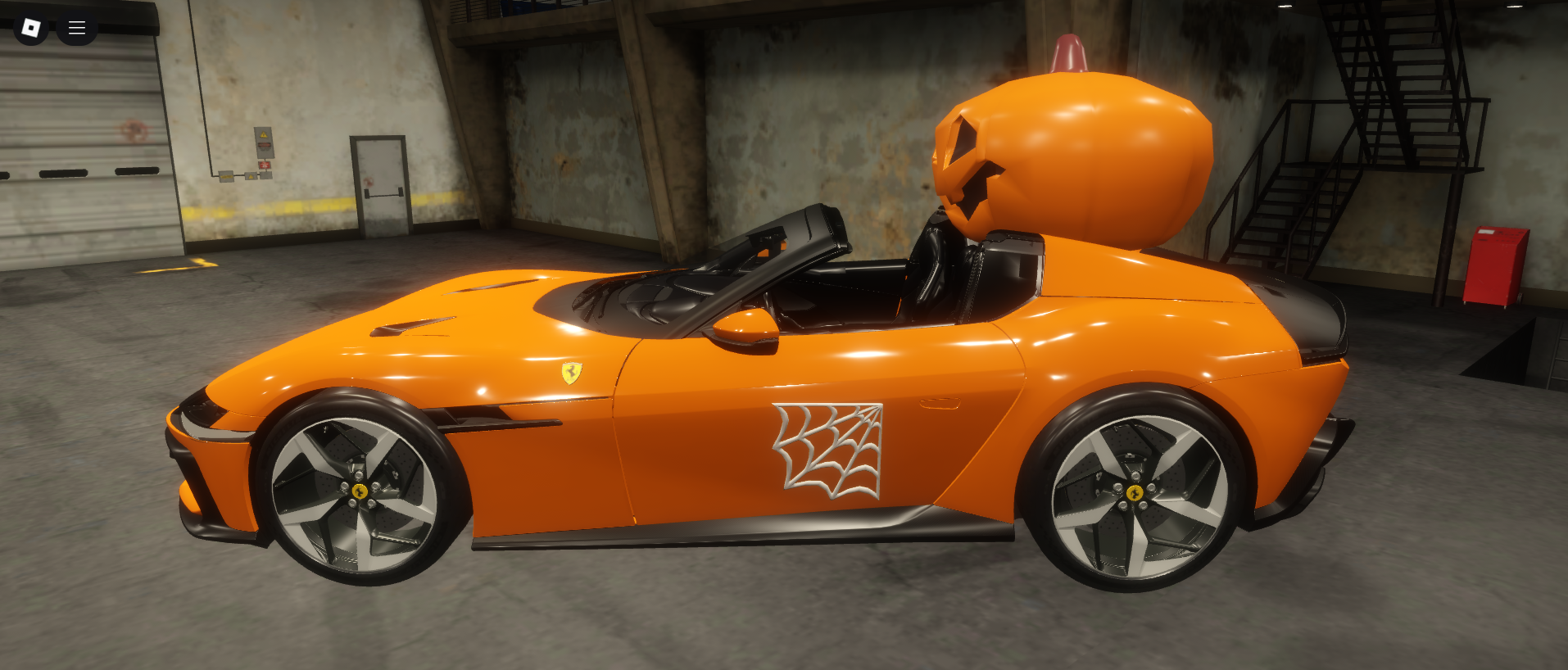The image size is (1568, 670).
Task: Open the hamburger chat menu button
Action: pyautogui.click(x=77, y=29)
